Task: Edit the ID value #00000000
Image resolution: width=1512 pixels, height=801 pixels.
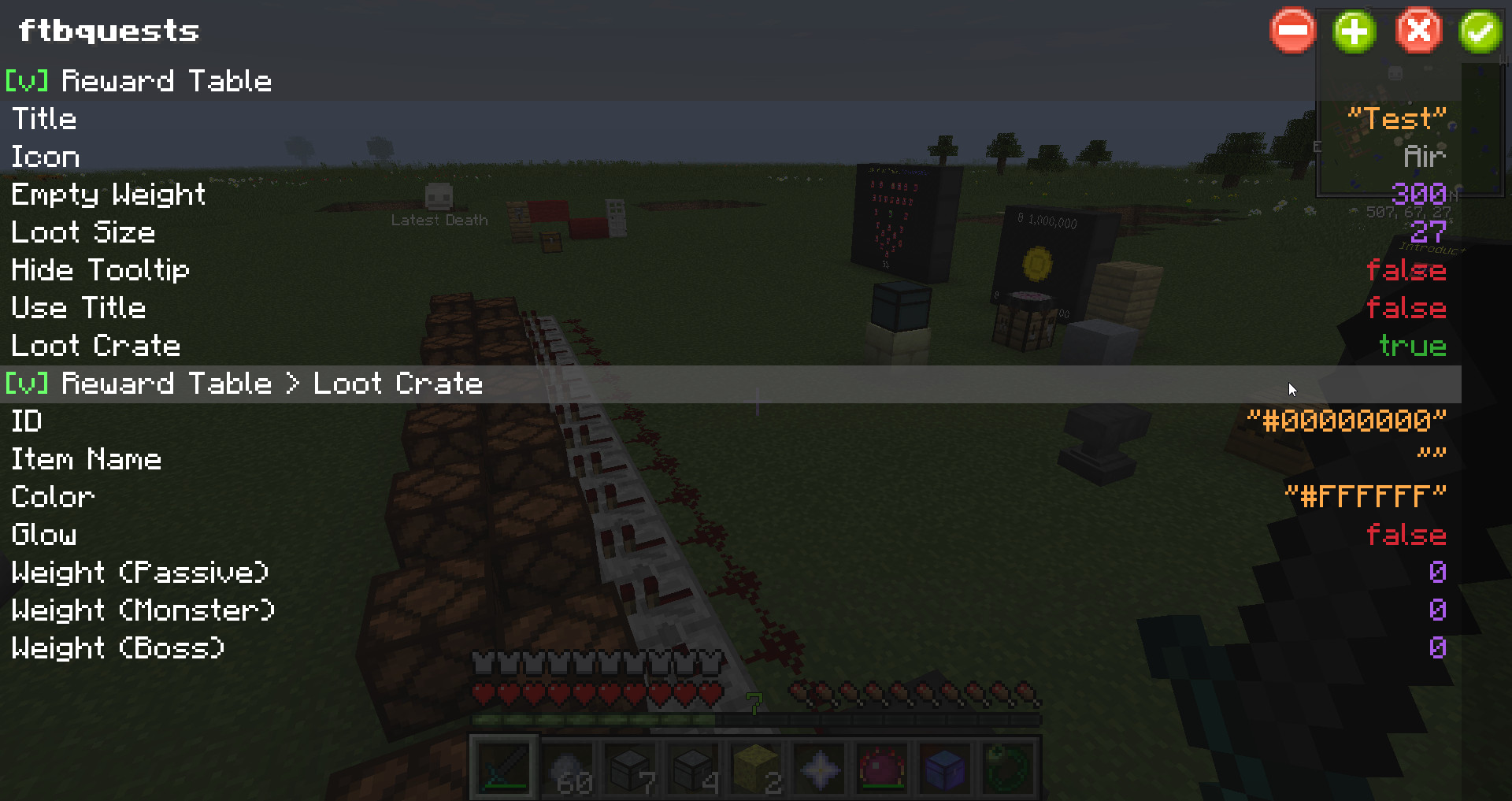Action: pyautogui.click(x=1347, y=421)
